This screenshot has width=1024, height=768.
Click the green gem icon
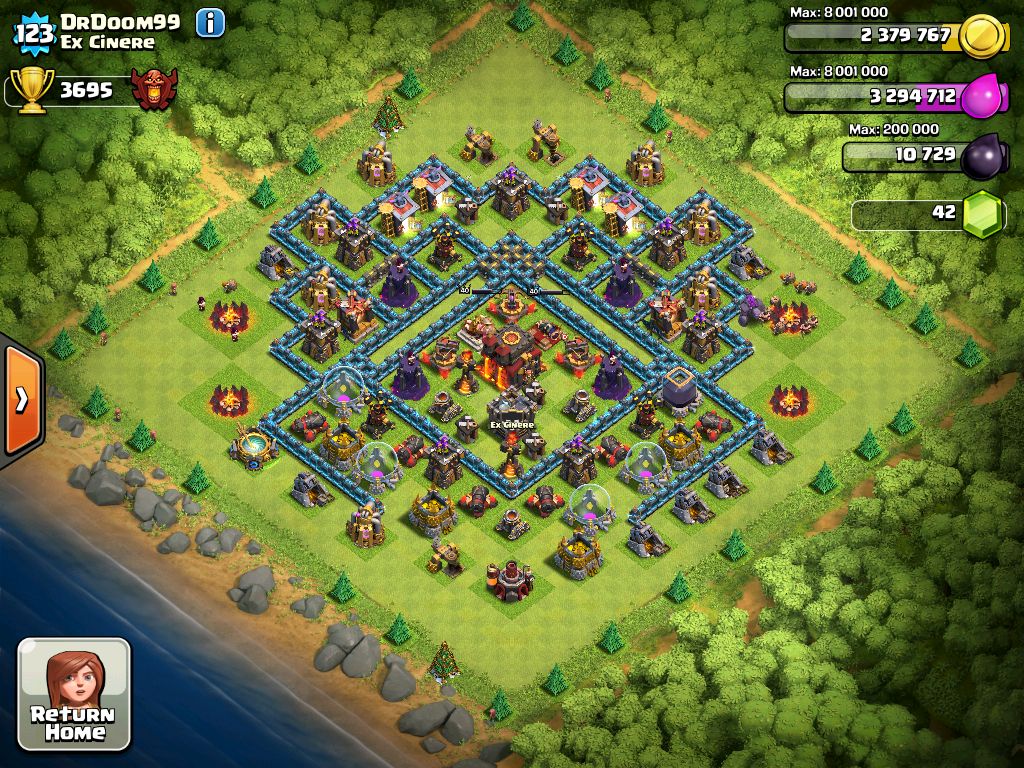[984, 213]
